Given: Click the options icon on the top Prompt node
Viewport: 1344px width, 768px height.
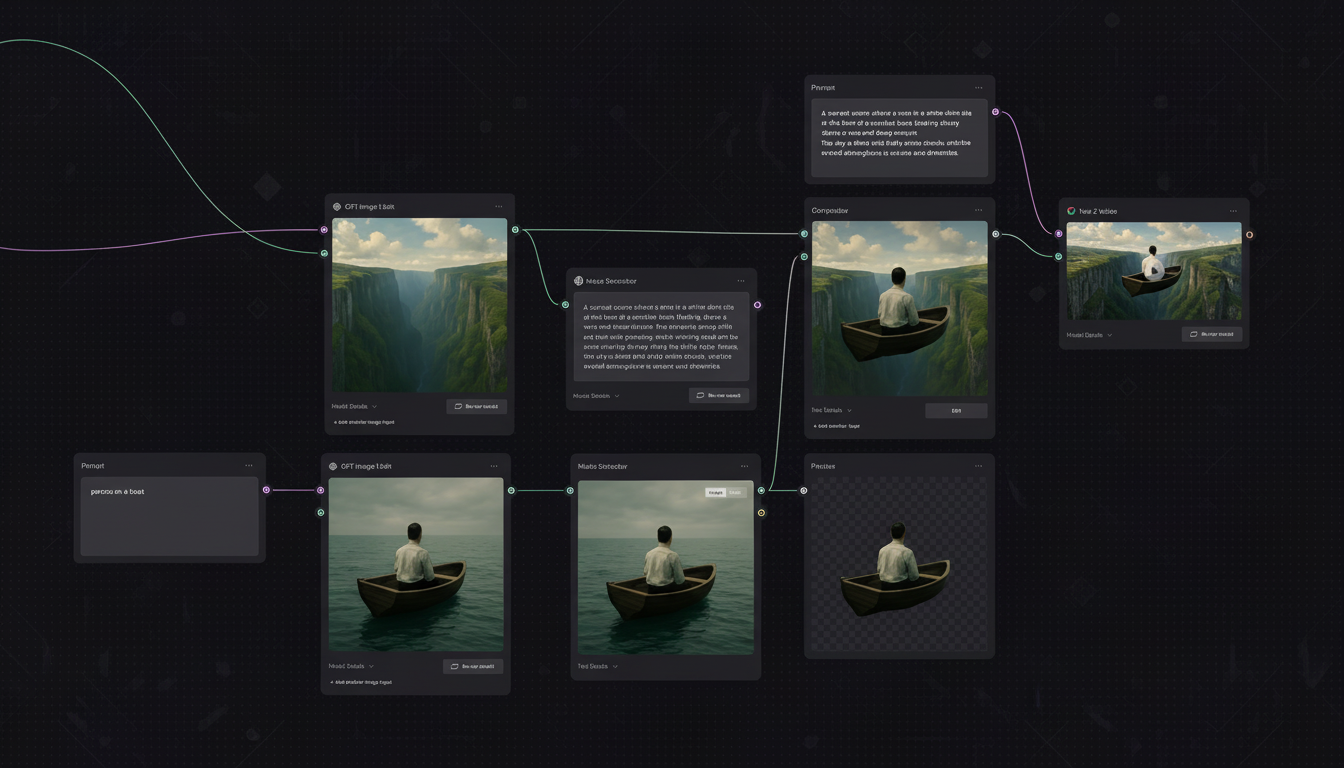Looking at the screenshot, I should (978, 87).
